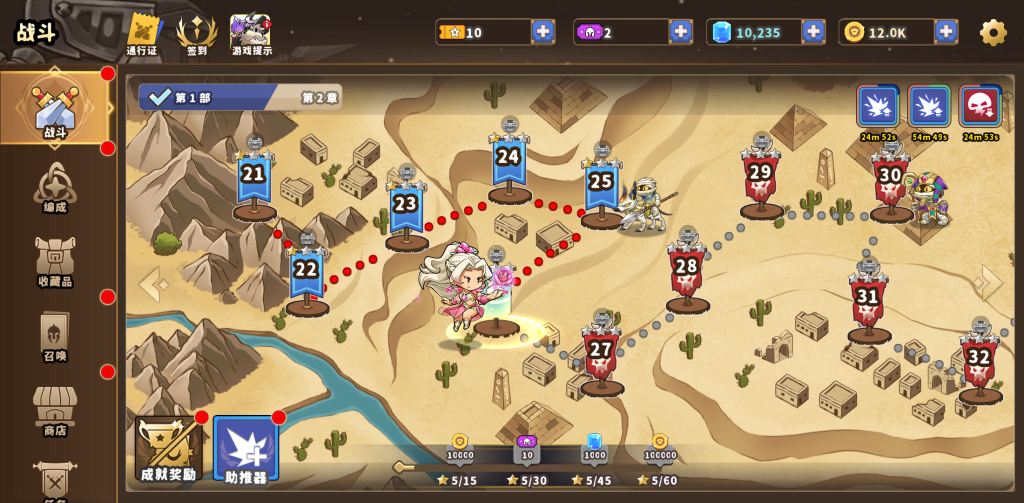Open the 通行证 pass menu
1024x503 pixels.
(x=142, y=33)
